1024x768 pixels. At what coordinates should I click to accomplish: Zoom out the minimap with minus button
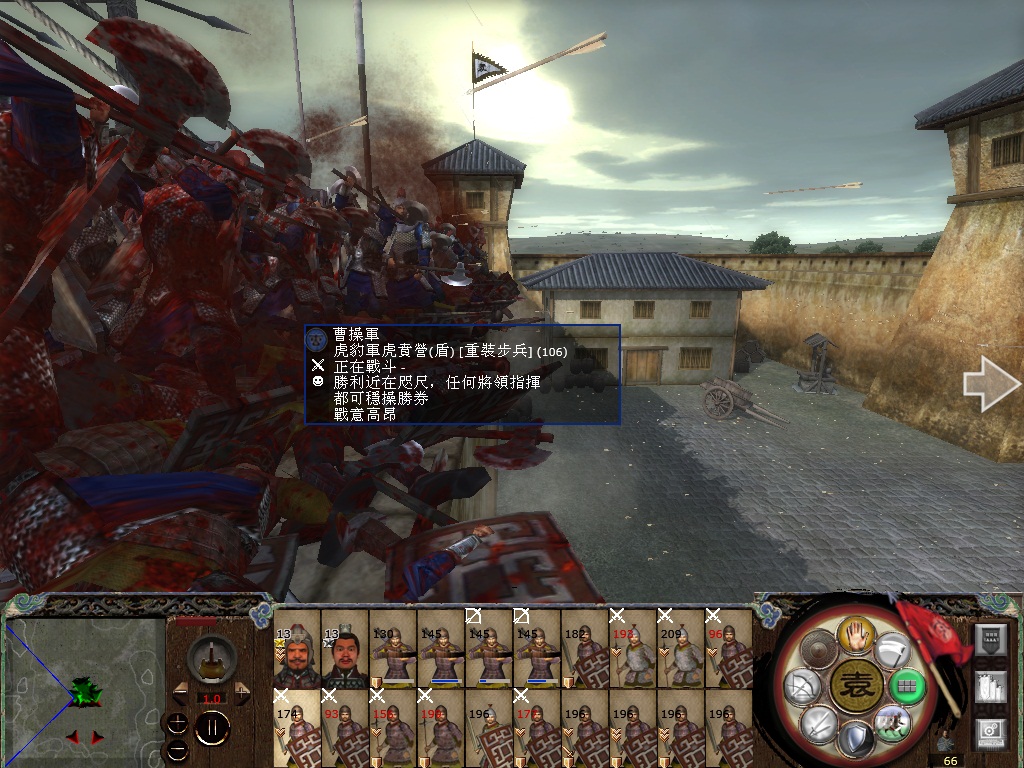point(176,749)
